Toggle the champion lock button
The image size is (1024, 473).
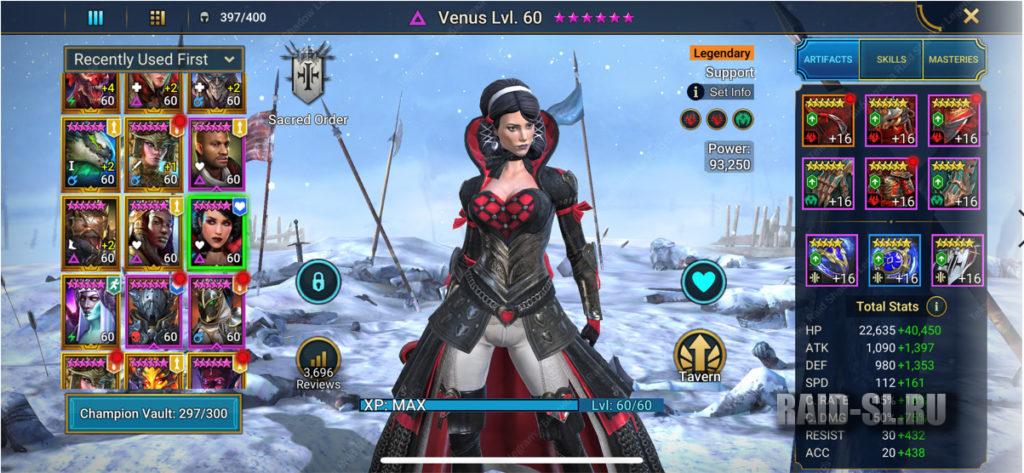point(319,283)
